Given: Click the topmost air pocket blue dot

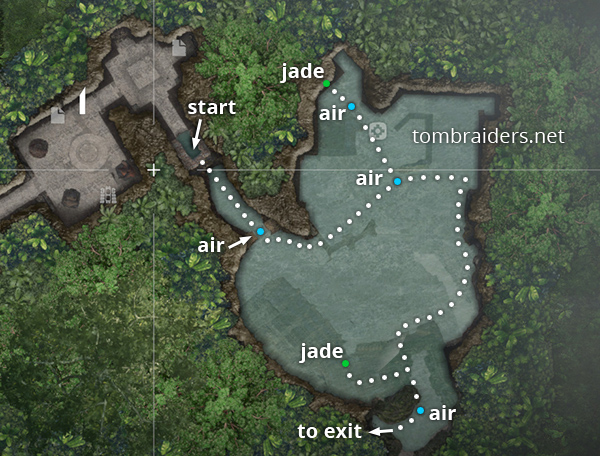Looking at the screenshot, I should tap(351, 106).
